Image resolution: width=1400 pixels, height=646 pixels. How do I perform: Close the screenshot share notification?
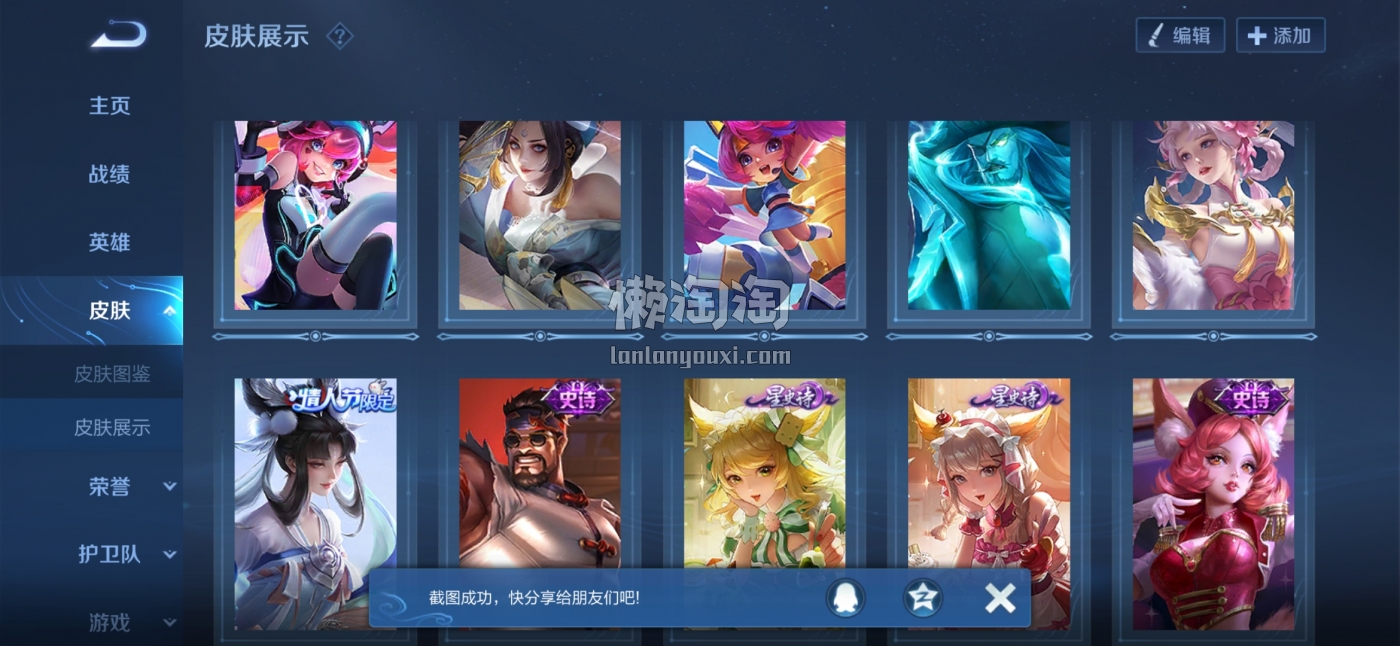point(999,598)
